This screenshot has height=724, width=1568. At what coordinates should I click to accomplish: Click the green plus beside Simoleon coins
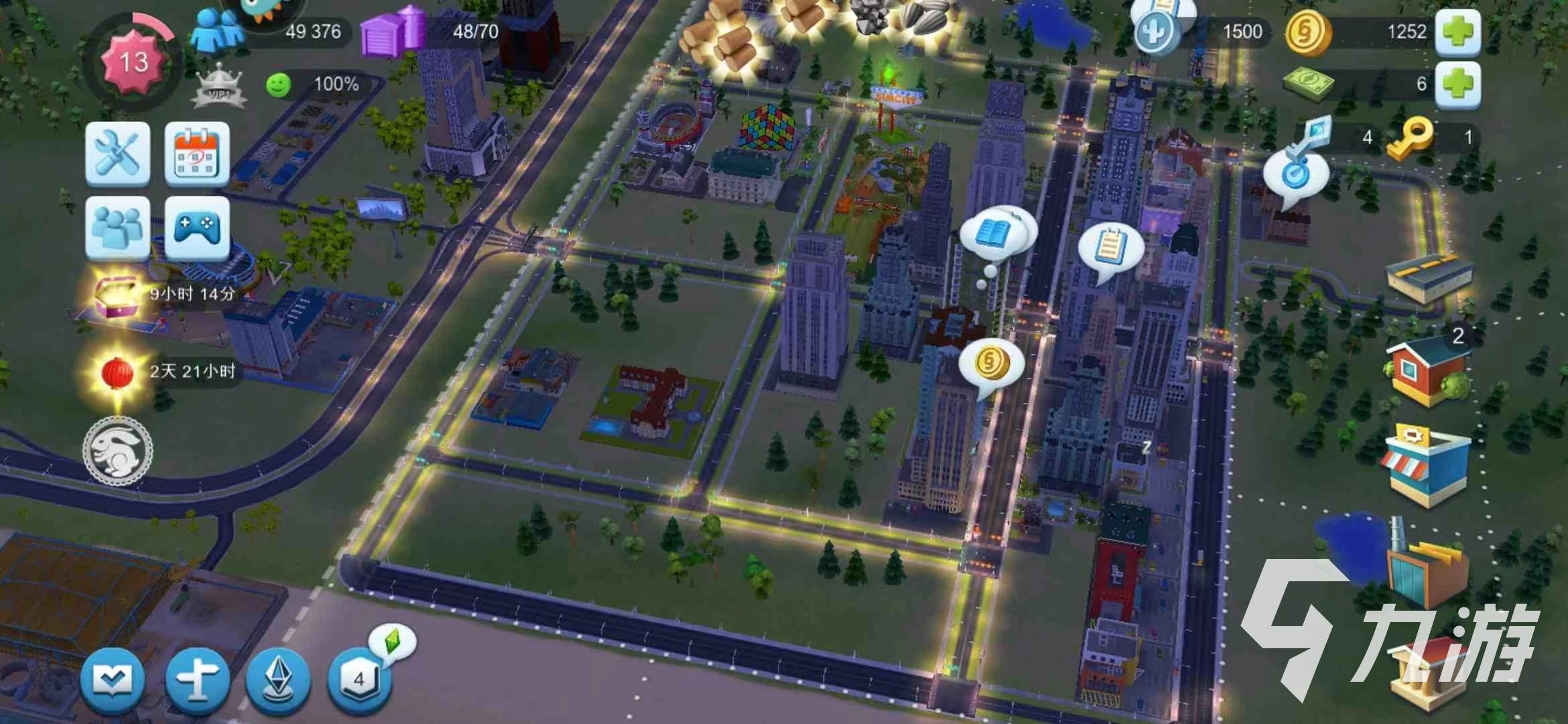click(1457, 32)
